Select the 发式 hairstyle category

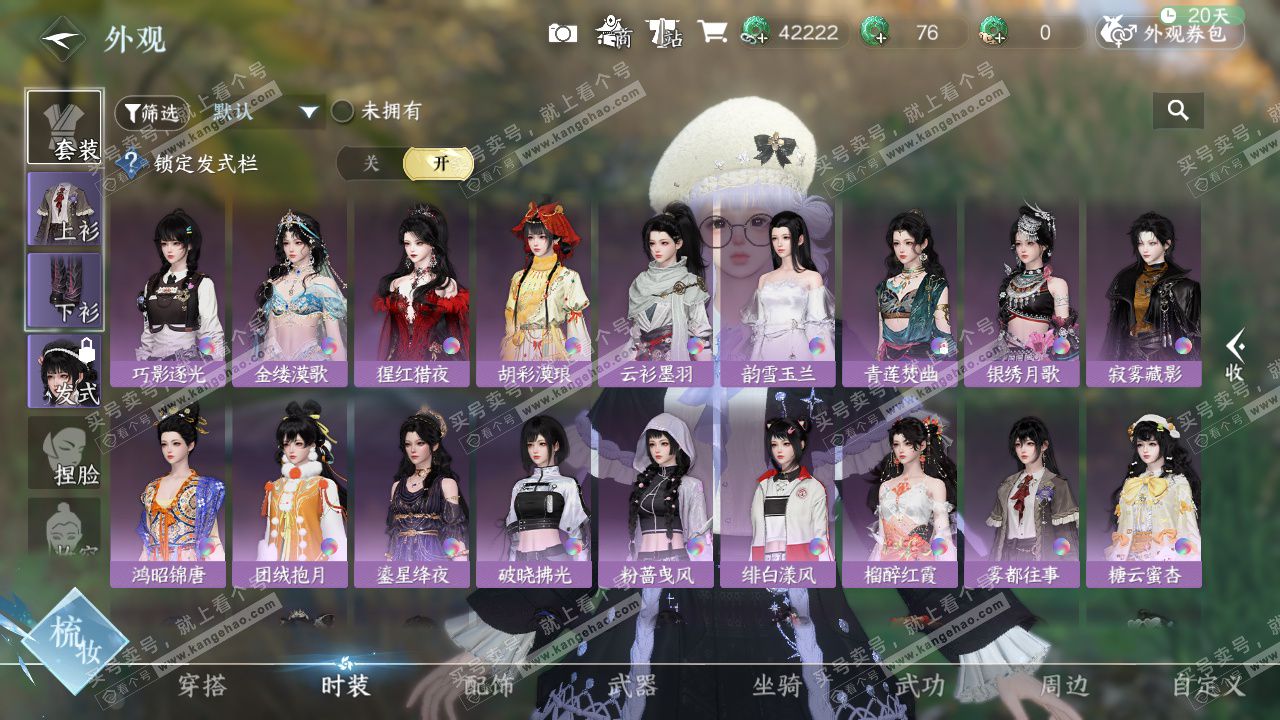click(x=65, y=371)
